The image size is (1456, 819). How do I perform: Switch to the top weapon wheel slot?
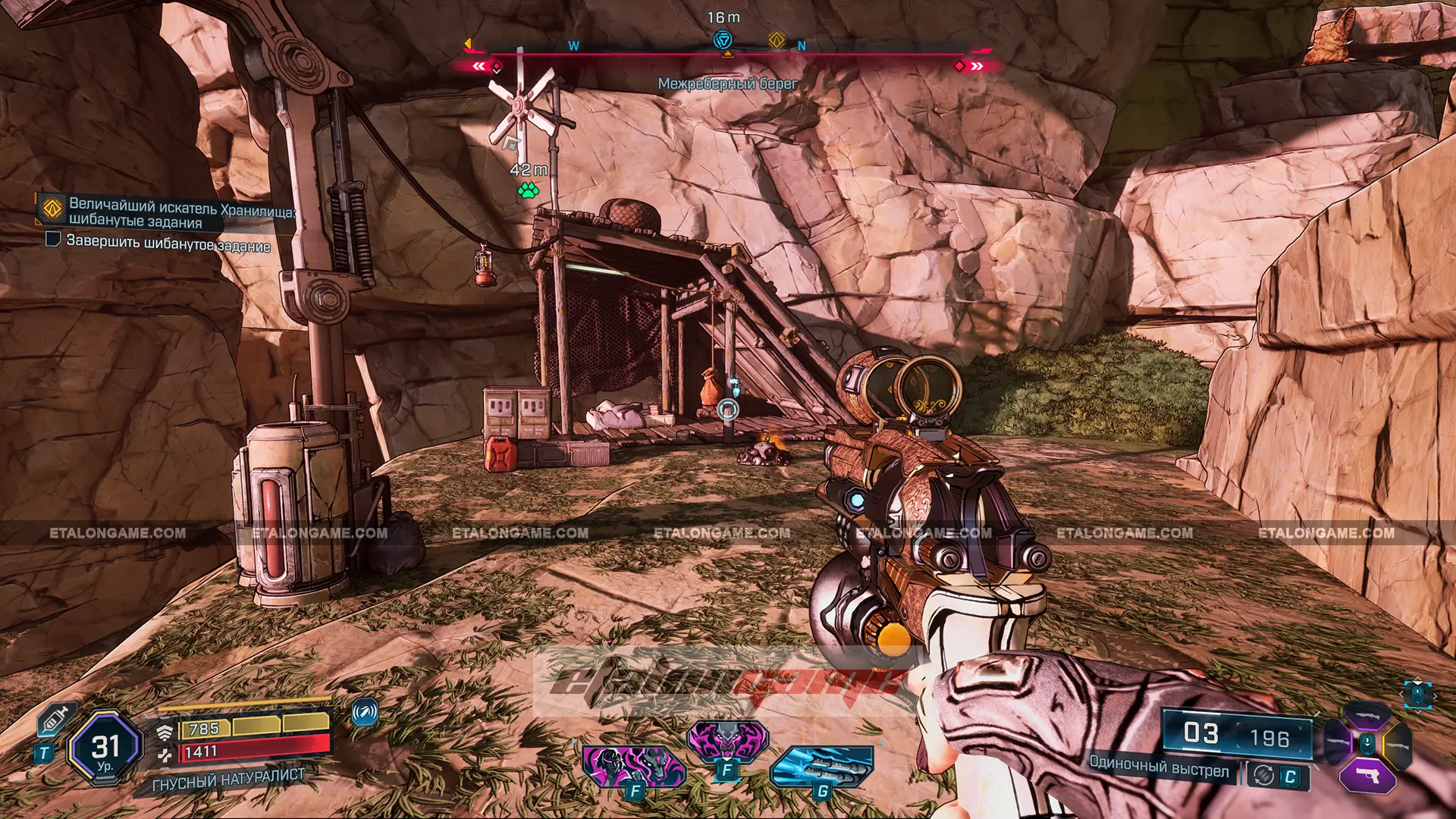(x=1367, y=714)
